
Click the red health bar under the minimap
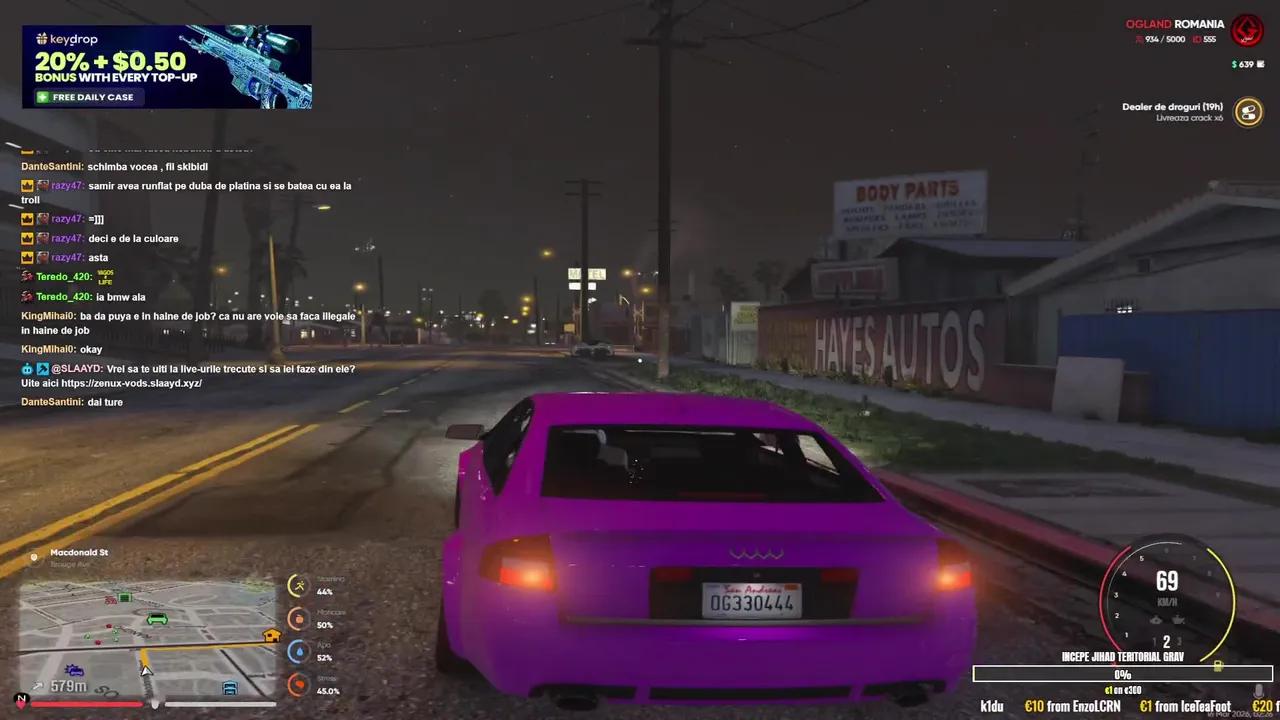90,703
